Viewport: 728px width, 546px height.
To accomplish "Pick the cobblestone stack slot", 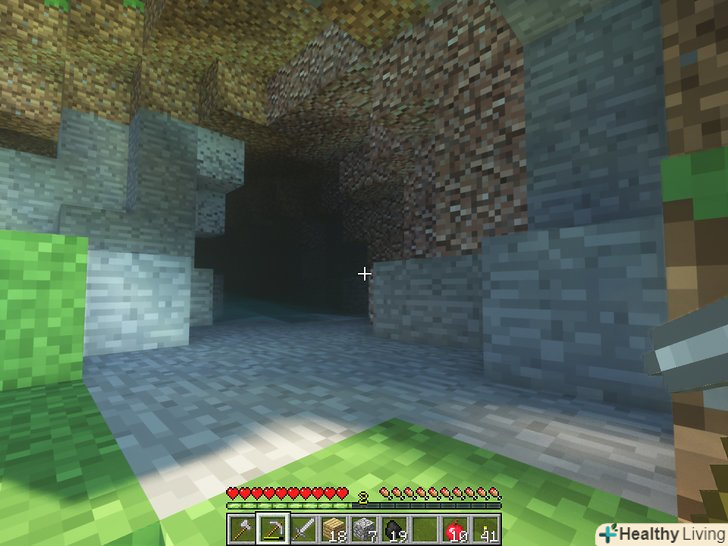I will click(x=364, y=527).
